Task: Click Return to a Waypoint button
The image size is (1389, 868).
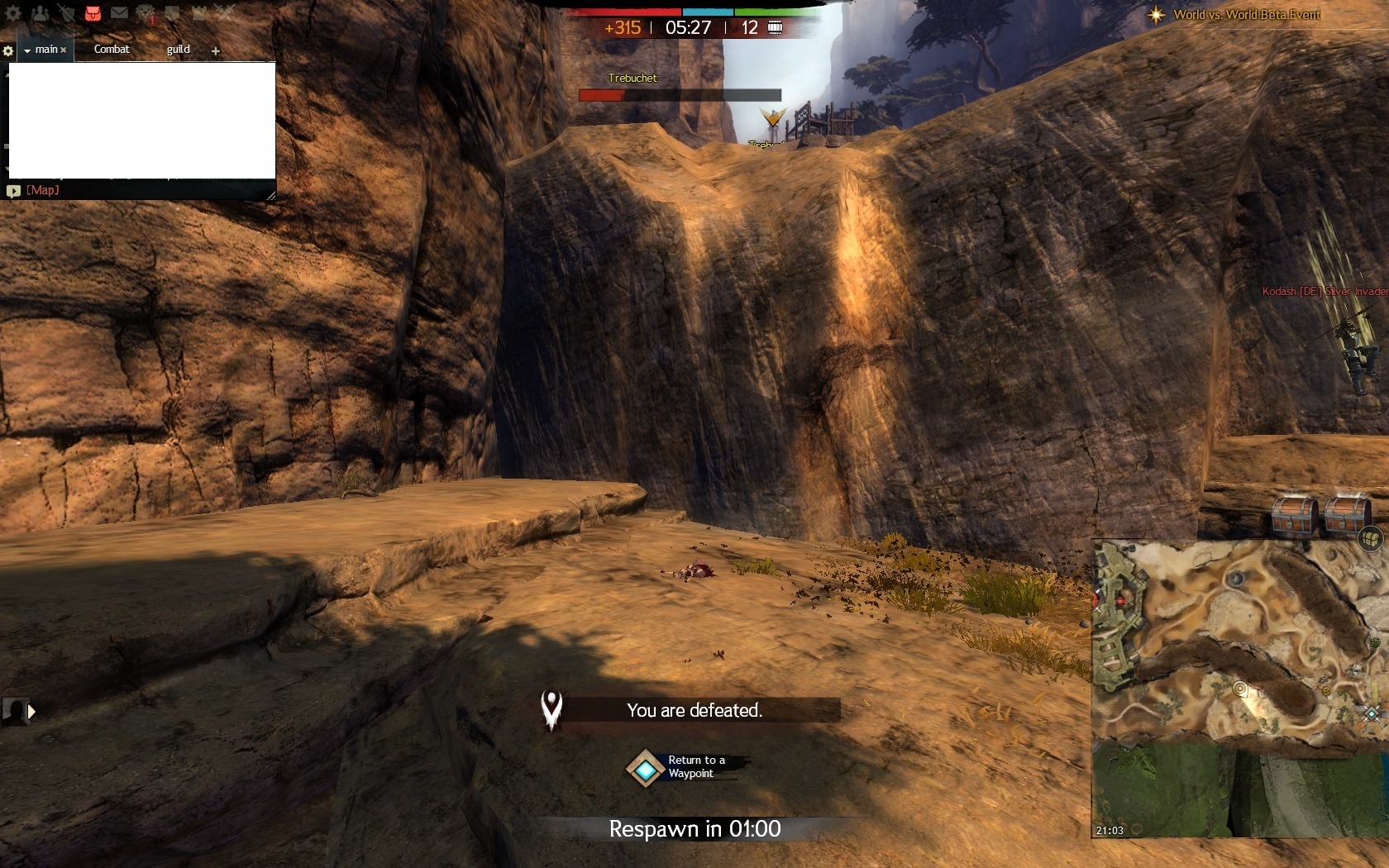Action: [x=645, y=769]
